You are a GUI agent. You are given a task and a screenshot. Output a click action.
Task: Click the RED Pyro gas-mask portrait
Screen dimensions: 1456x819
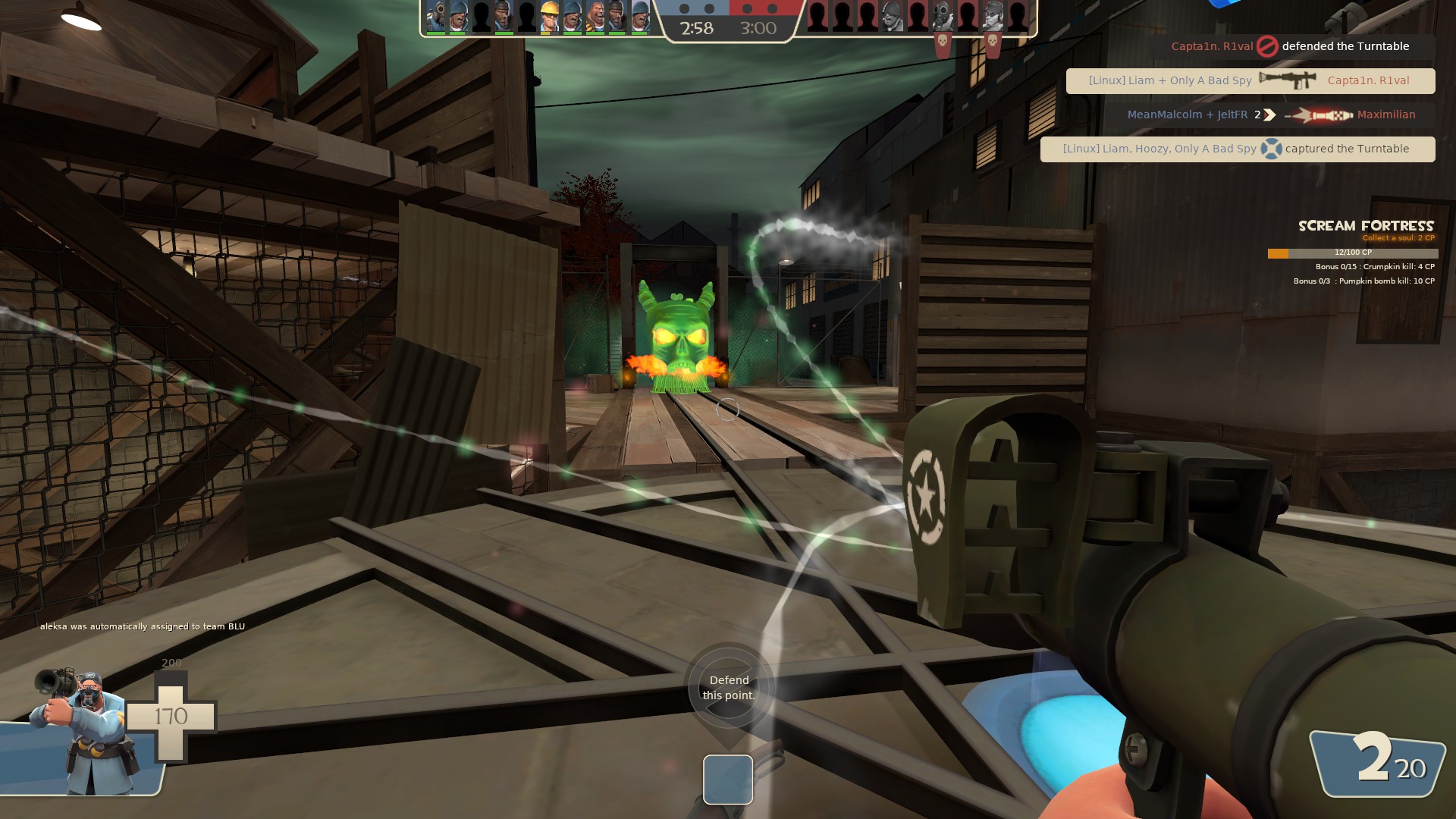942,17
